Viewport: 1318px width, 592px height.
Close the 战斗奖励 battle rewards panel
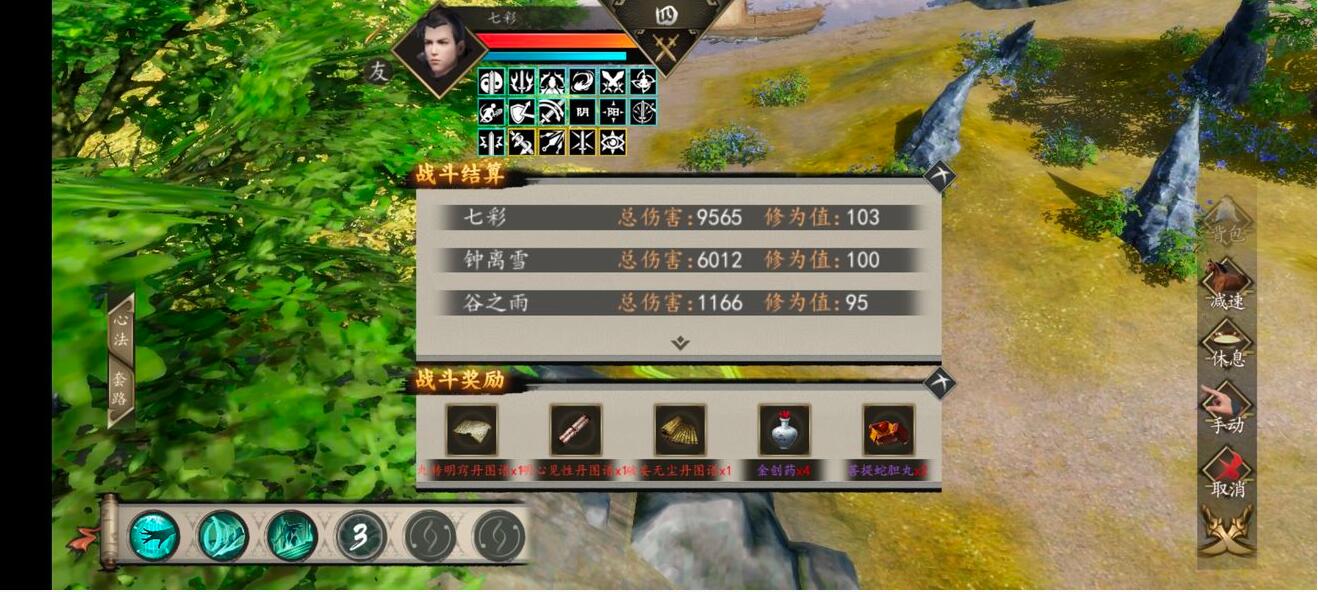click(939, 383)
